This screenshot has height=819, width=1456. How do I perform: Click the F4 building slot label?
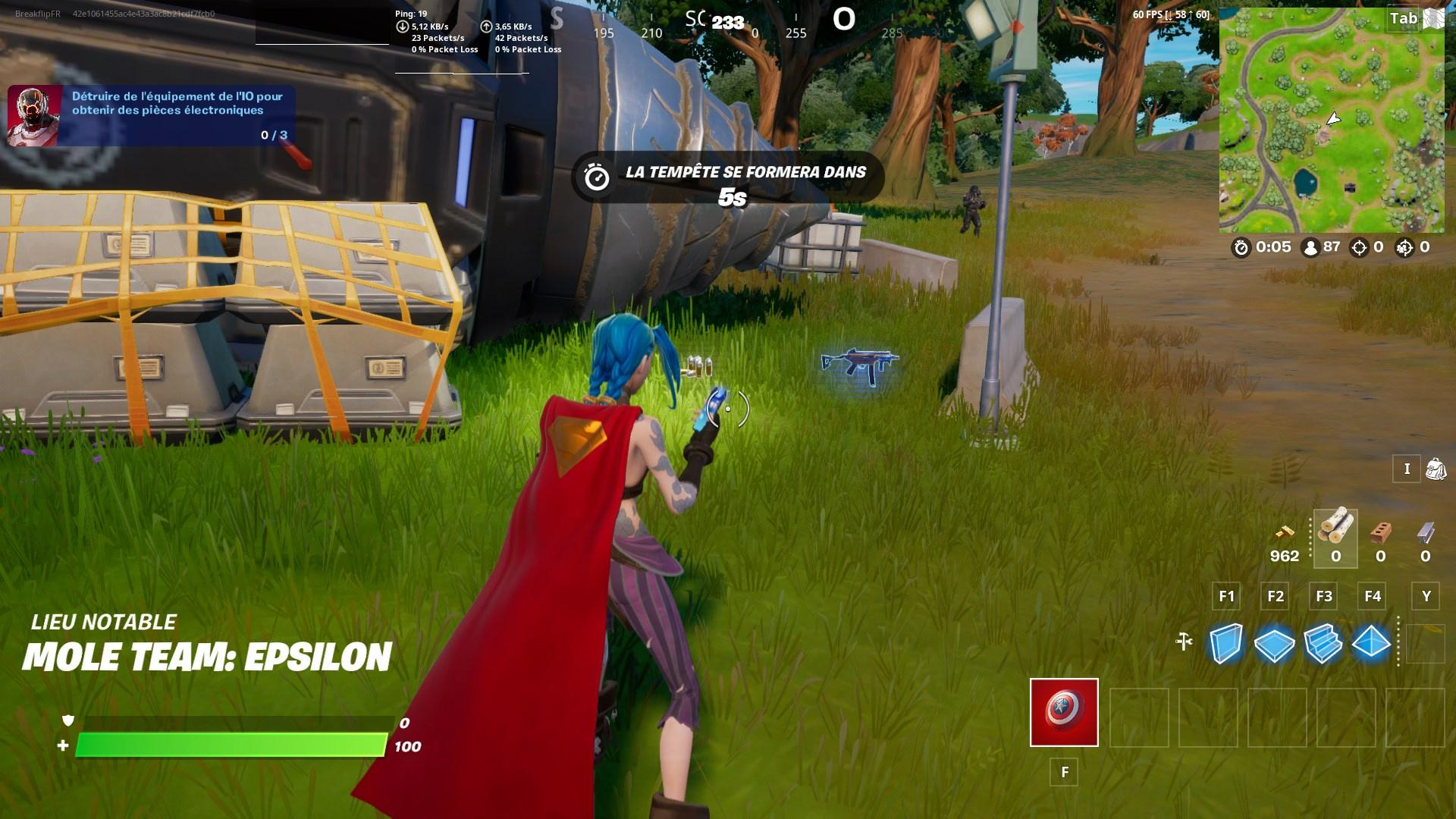click(x=1373, y=597)
